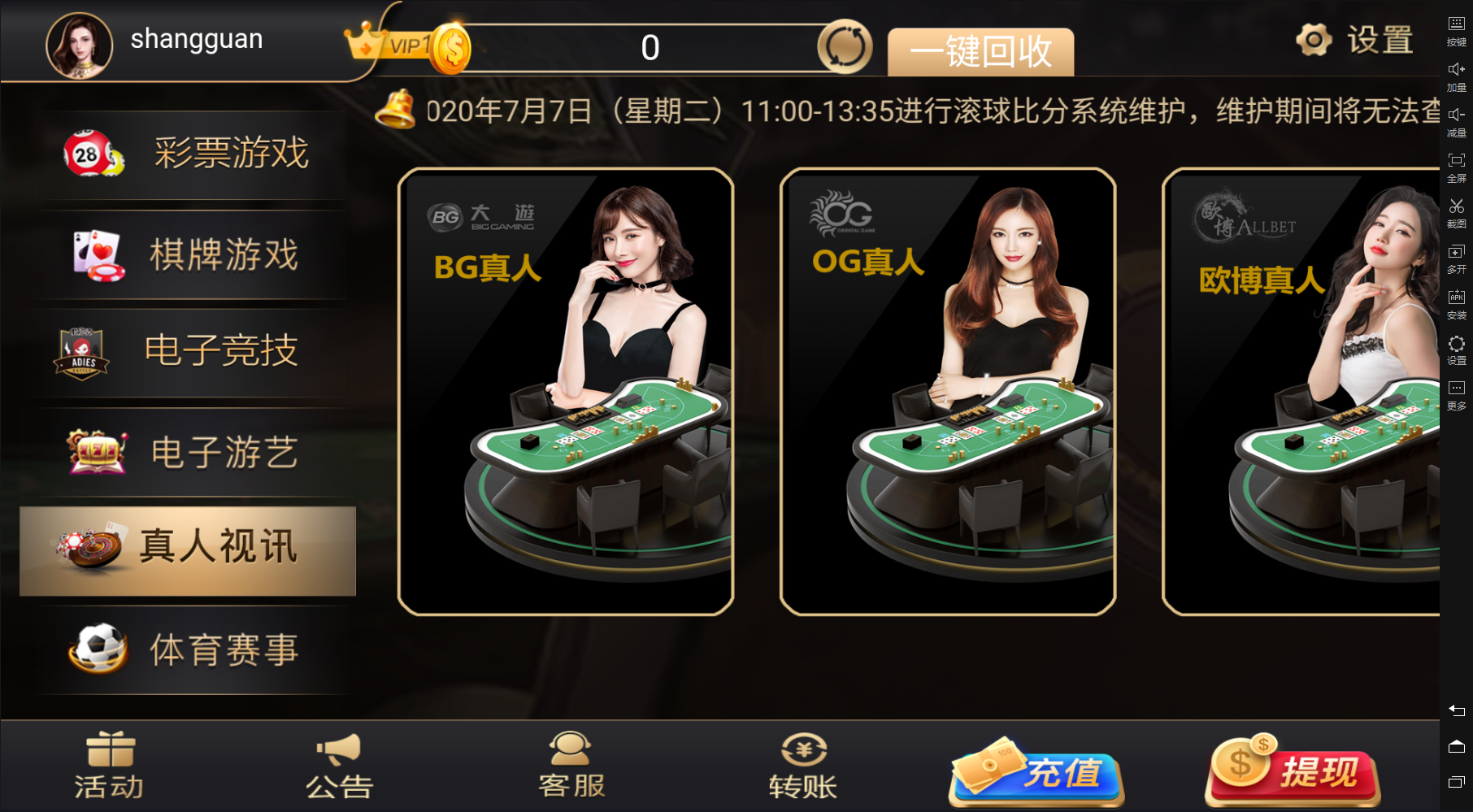Viewport: 1473px width, 812px height.
Task: Refresh the coin balance
Action: click(845, 47)
